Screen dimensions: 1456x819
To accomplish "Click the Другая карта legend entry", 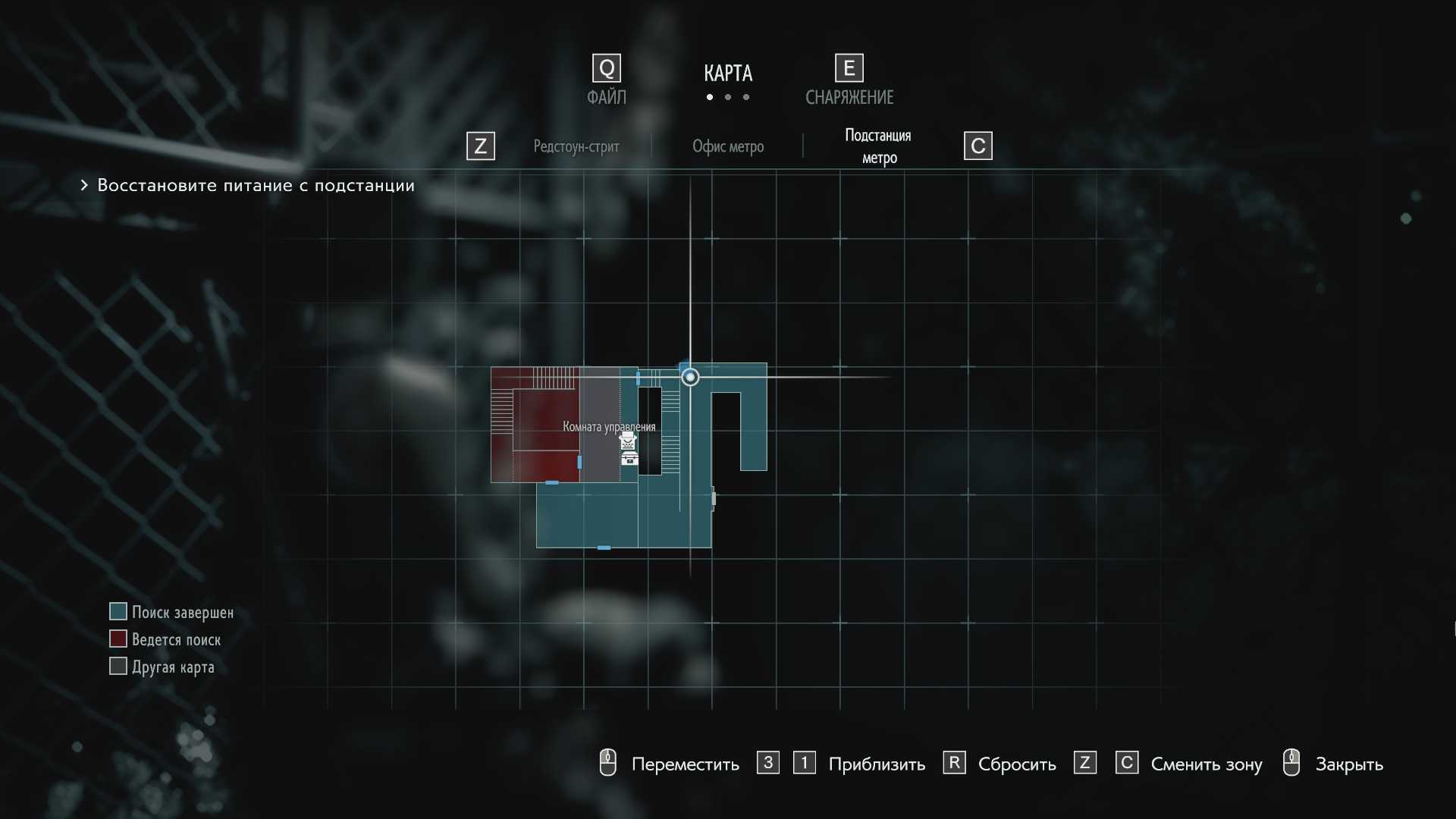I will 173,667.
